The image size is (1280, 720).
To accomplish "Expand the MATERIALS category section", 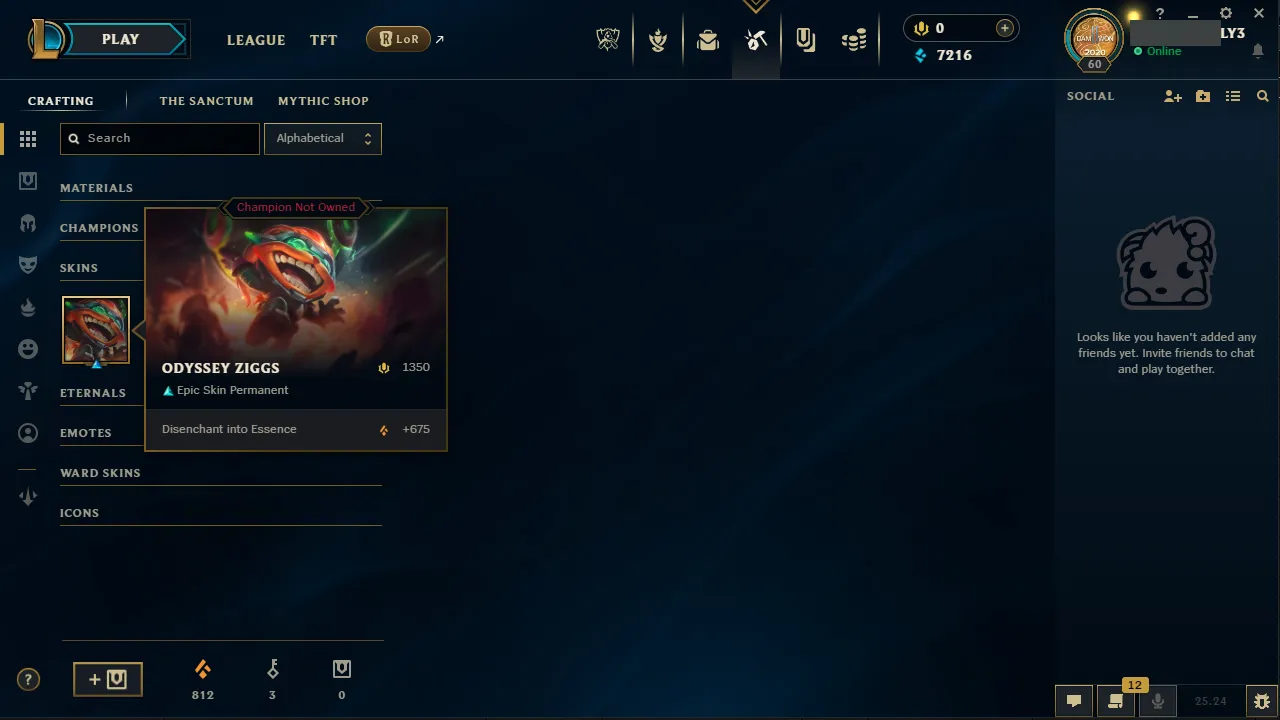I will pos(97,188).
